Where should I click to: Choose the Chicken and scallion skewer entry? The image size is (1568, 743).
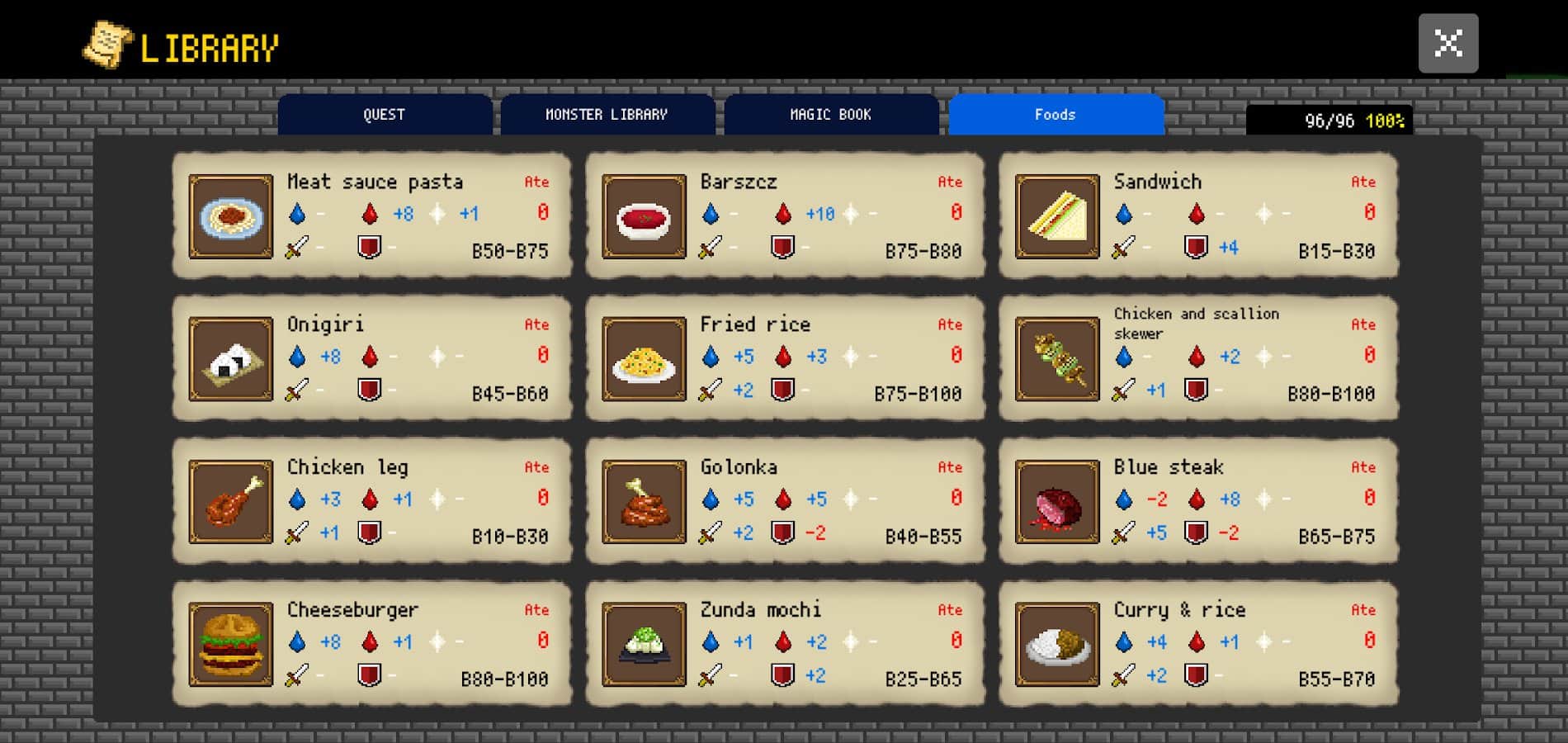coord(1198,358)
